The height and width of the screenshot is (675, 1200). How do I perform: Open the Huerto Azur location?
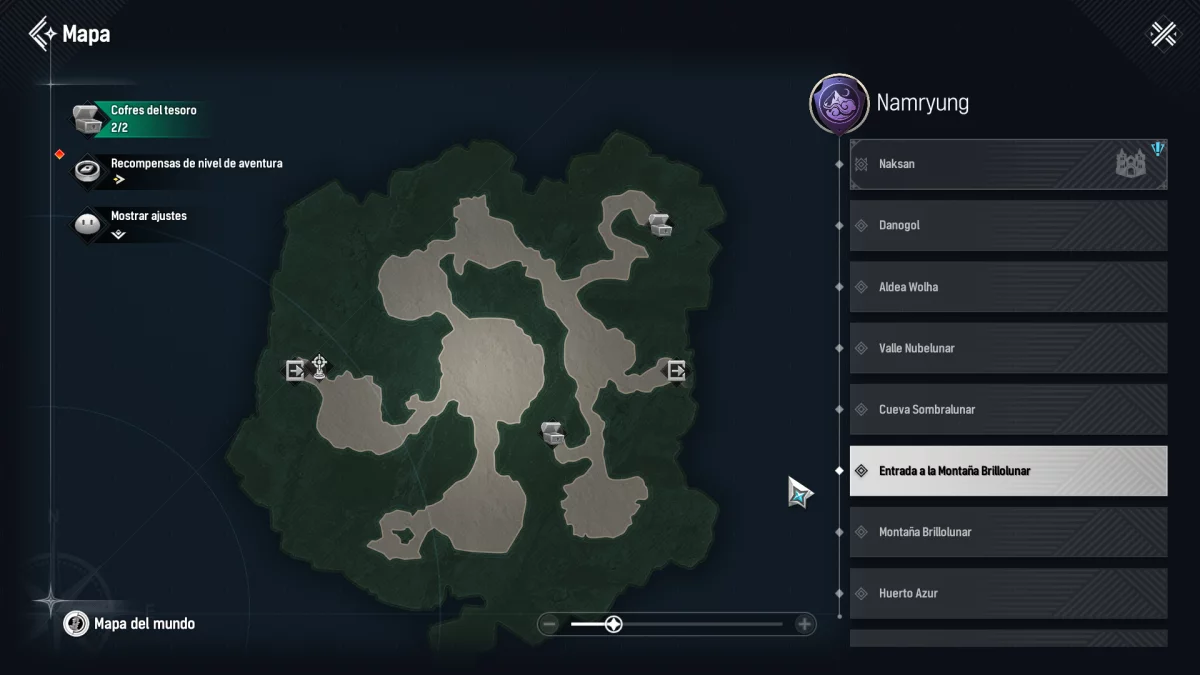click(x=1008, y=593)
